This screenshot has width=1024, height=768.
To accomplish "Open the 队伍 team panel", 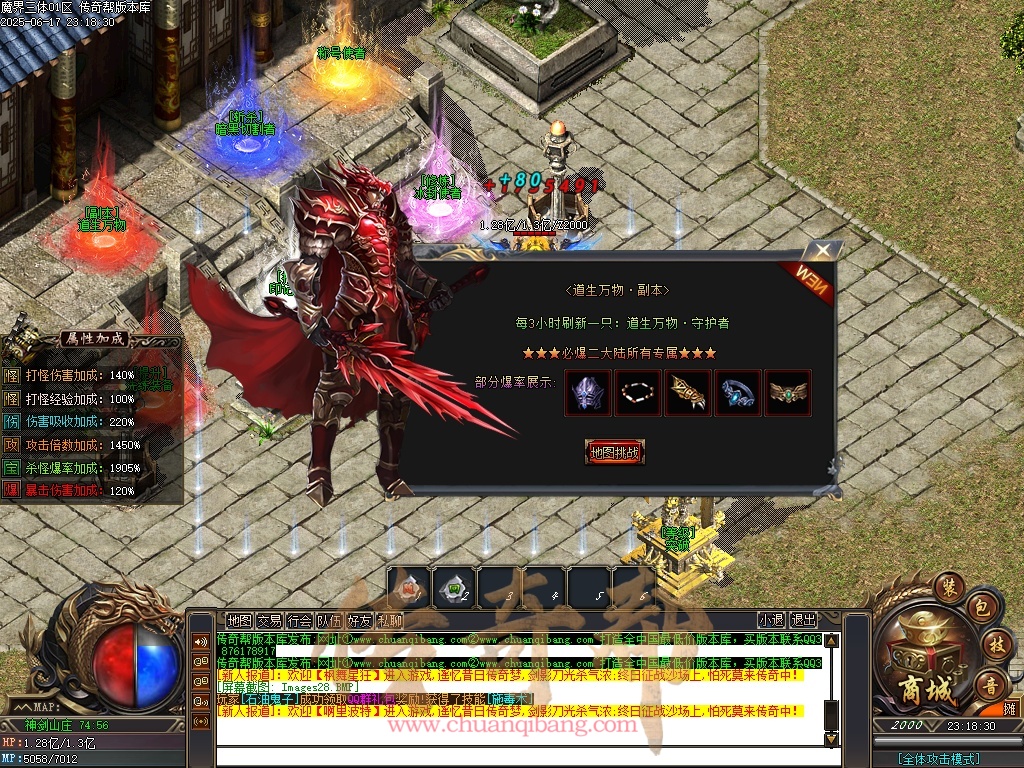I will pos(329,620).
